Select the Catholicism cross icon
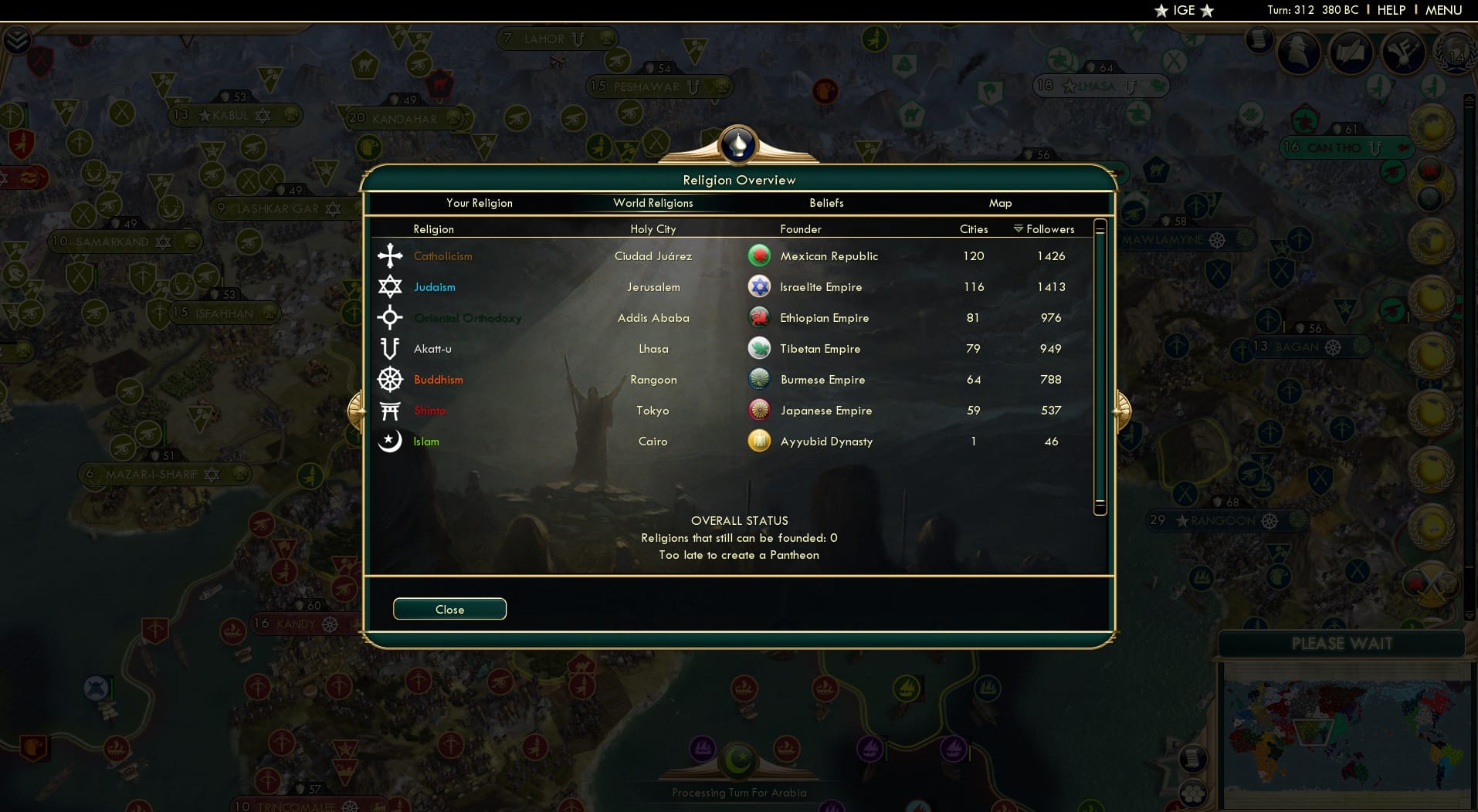 click(x=392, y=255)
